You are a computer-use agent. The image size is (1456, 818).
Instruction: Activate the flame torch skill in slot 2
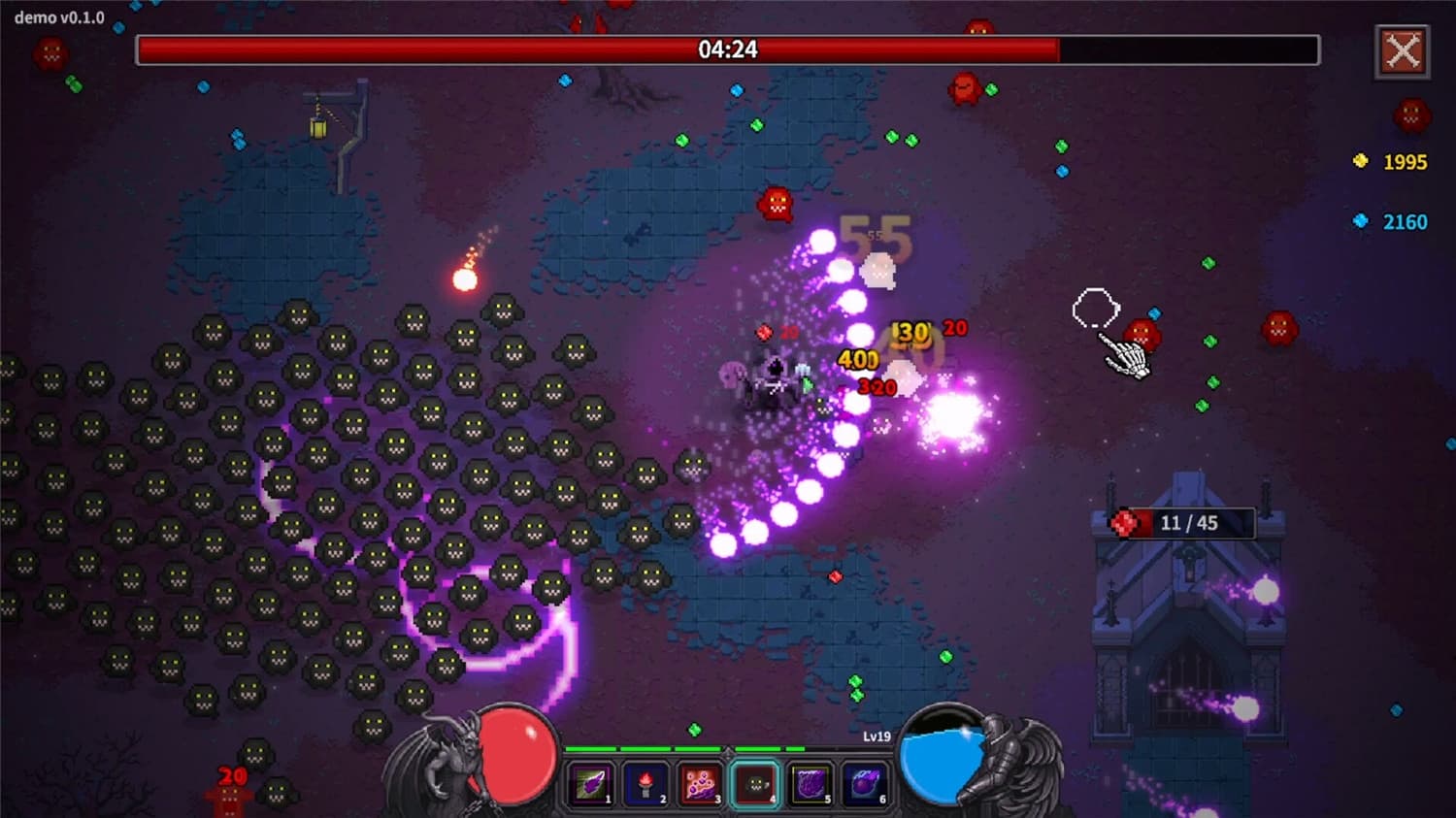pos(647,782)
